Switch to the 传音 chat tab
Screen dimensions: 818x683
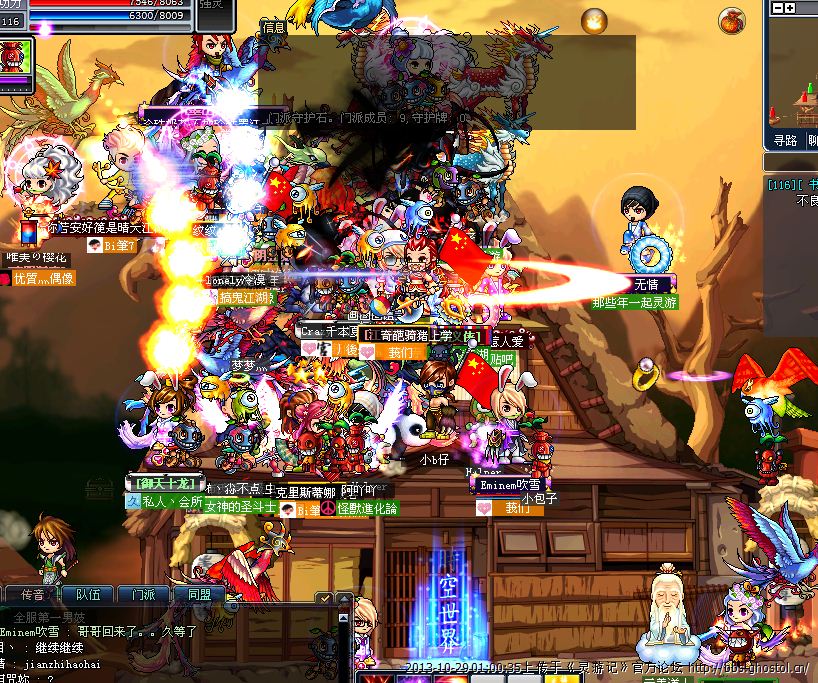click(x=32, y=593)
